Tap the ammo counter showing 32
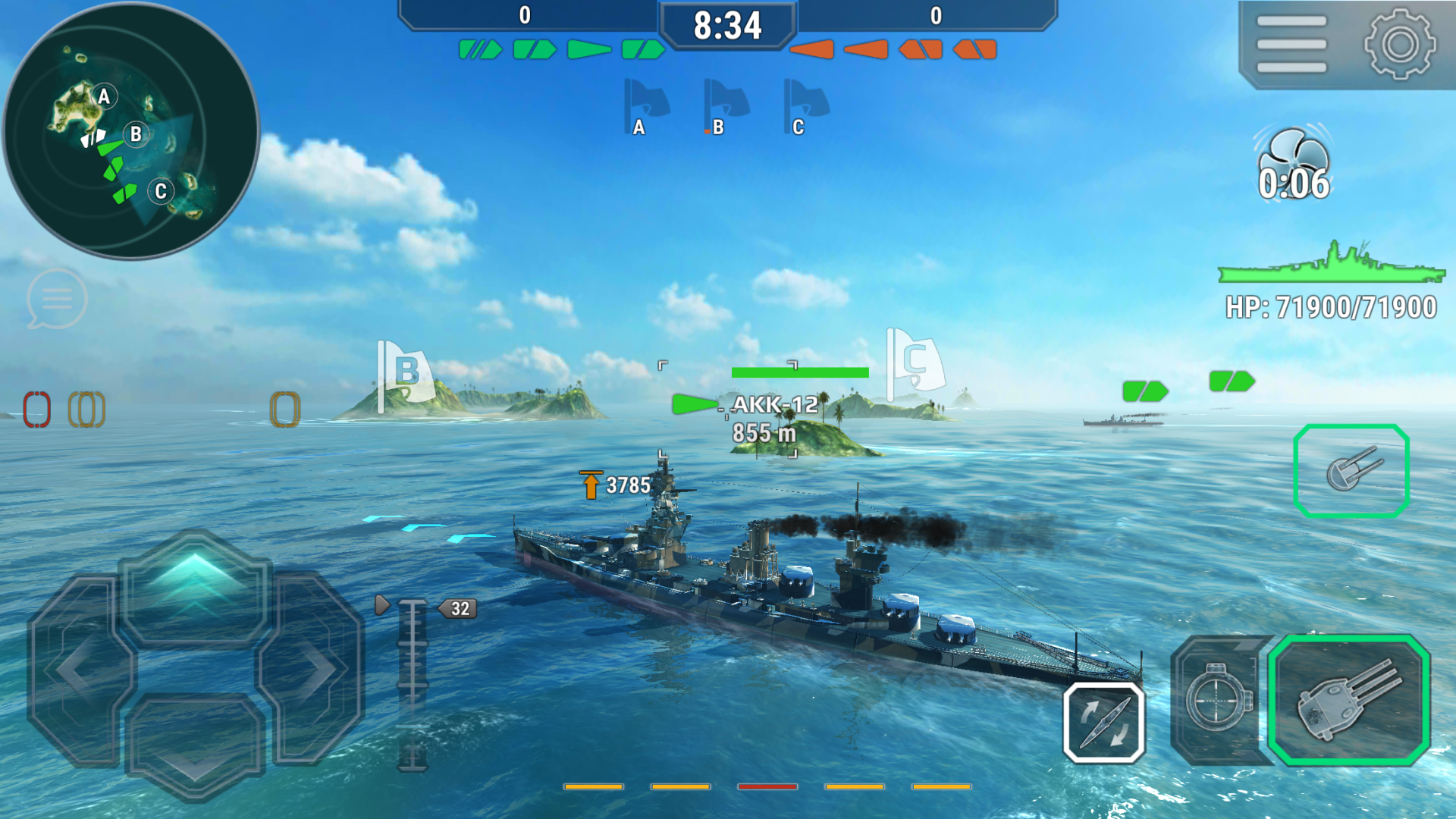This screenshot has height=819, width=1456. [x=458, y=607]
